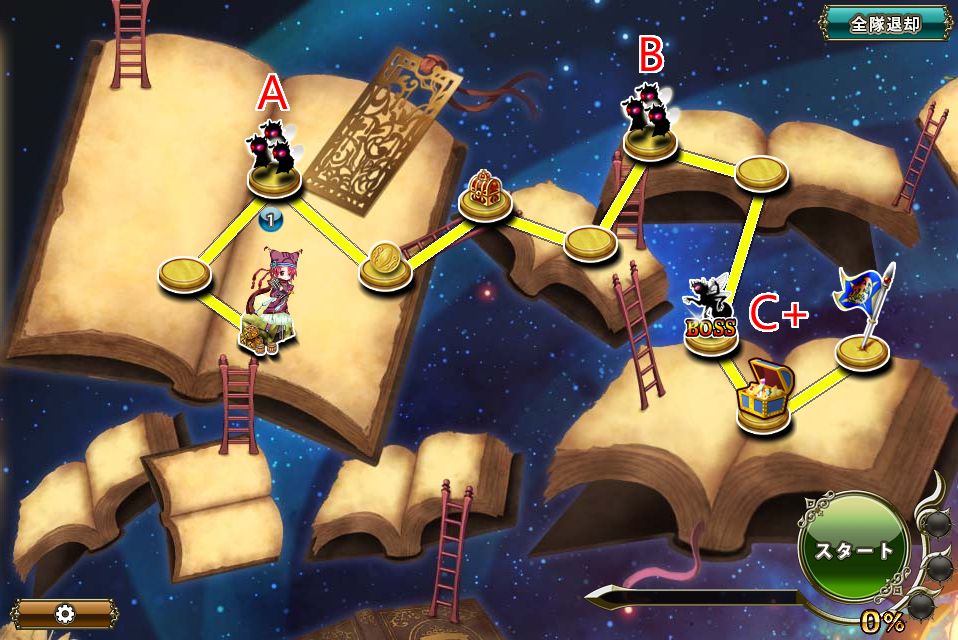Choose the BOSS node on the map
The width and height of the screenshot is (958, 640).
[711, 320]
